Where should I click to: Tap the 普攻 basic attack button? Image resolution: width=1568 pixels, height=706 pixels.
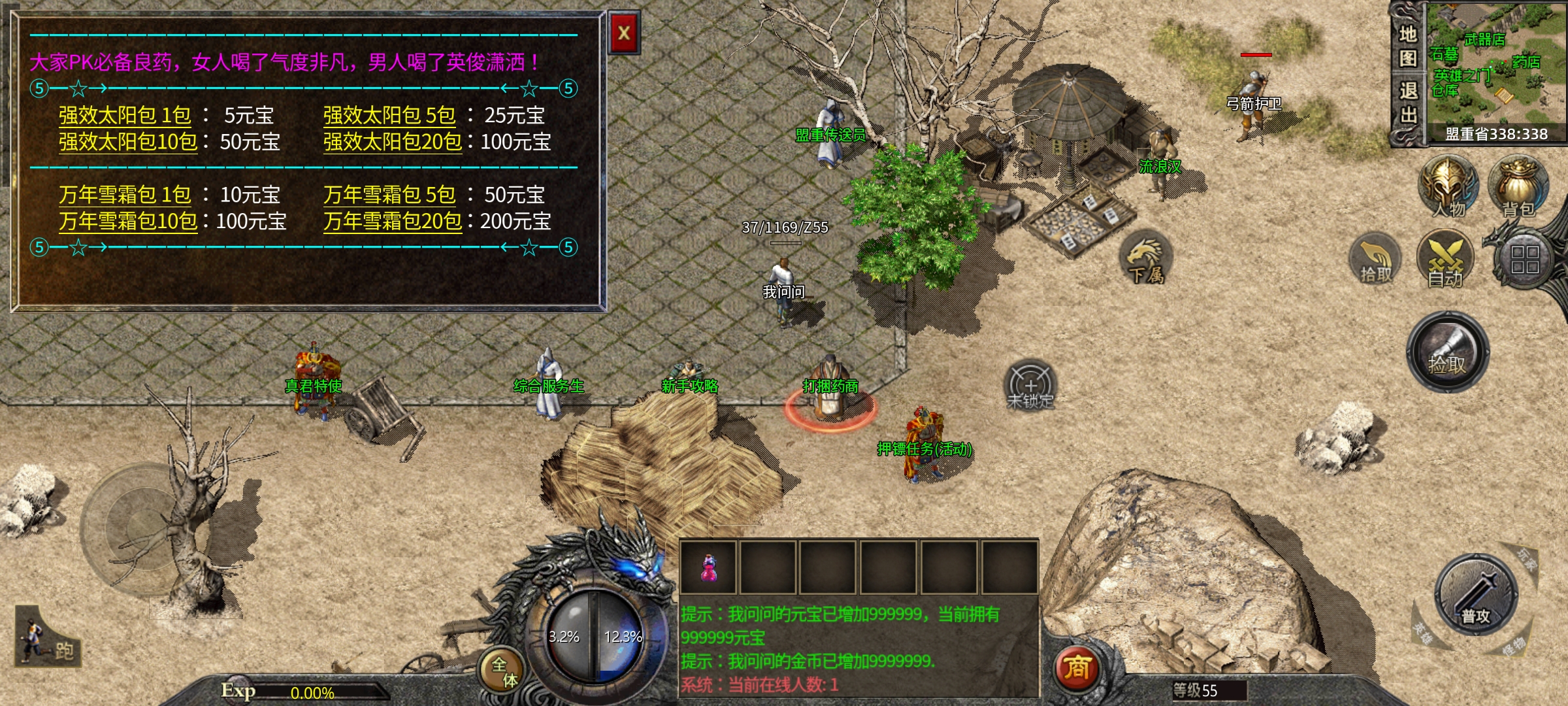coord(1475,595)
